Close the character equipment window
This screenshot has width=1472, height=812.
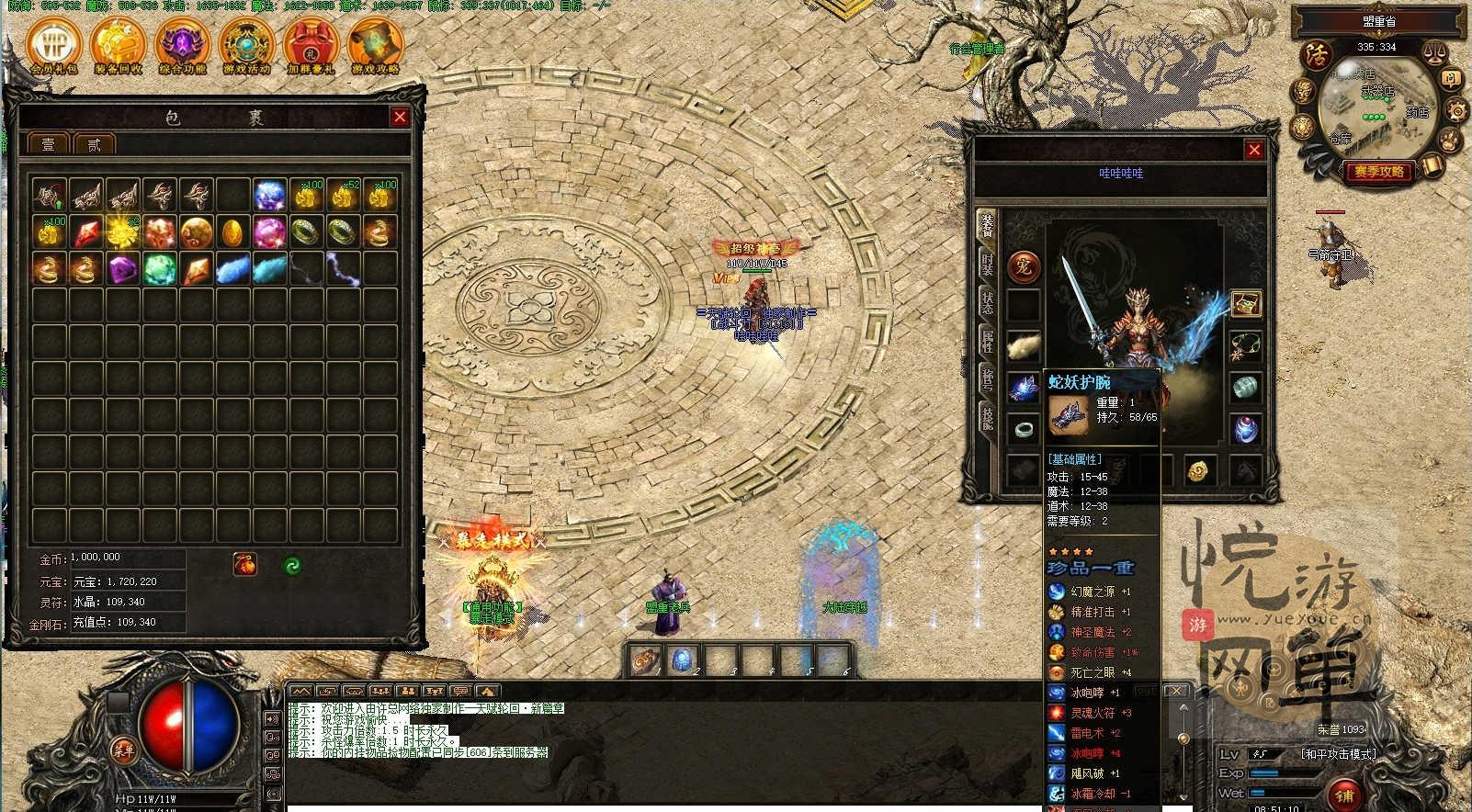pos(1254,150)
